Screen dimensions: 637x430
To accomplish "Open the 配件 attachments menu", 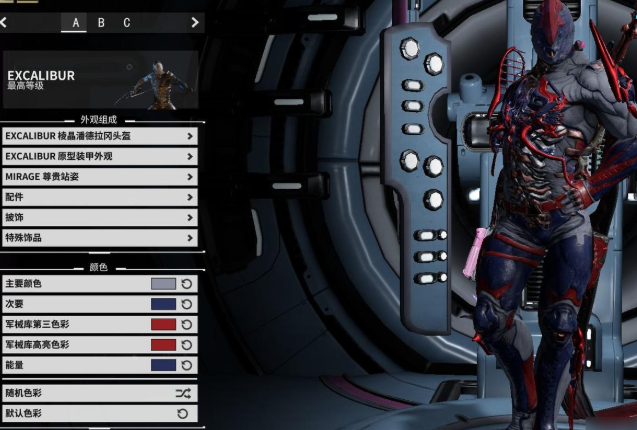I will click(99, 197).
